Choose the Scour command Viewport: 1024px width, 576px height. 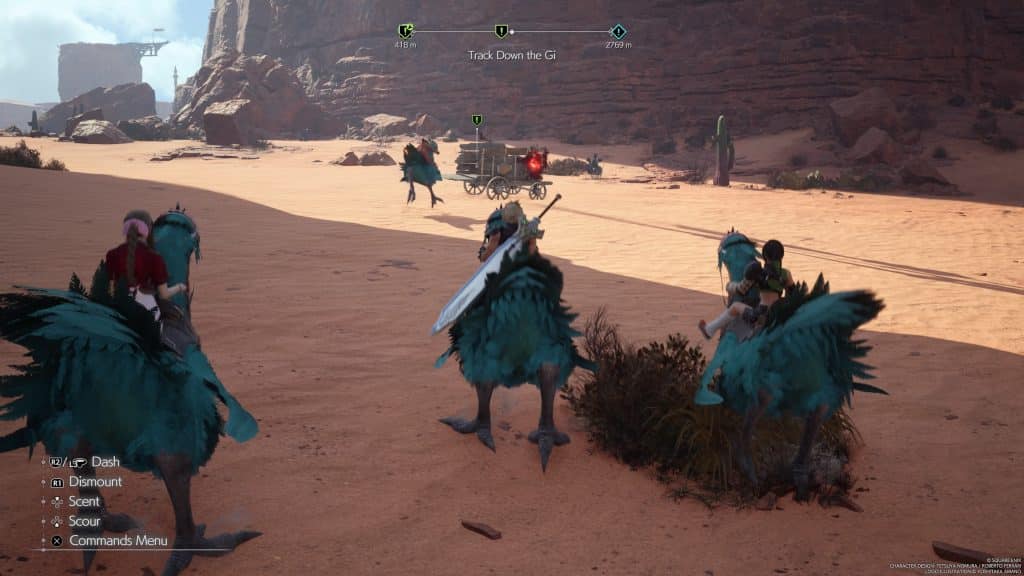click(84, 521)
